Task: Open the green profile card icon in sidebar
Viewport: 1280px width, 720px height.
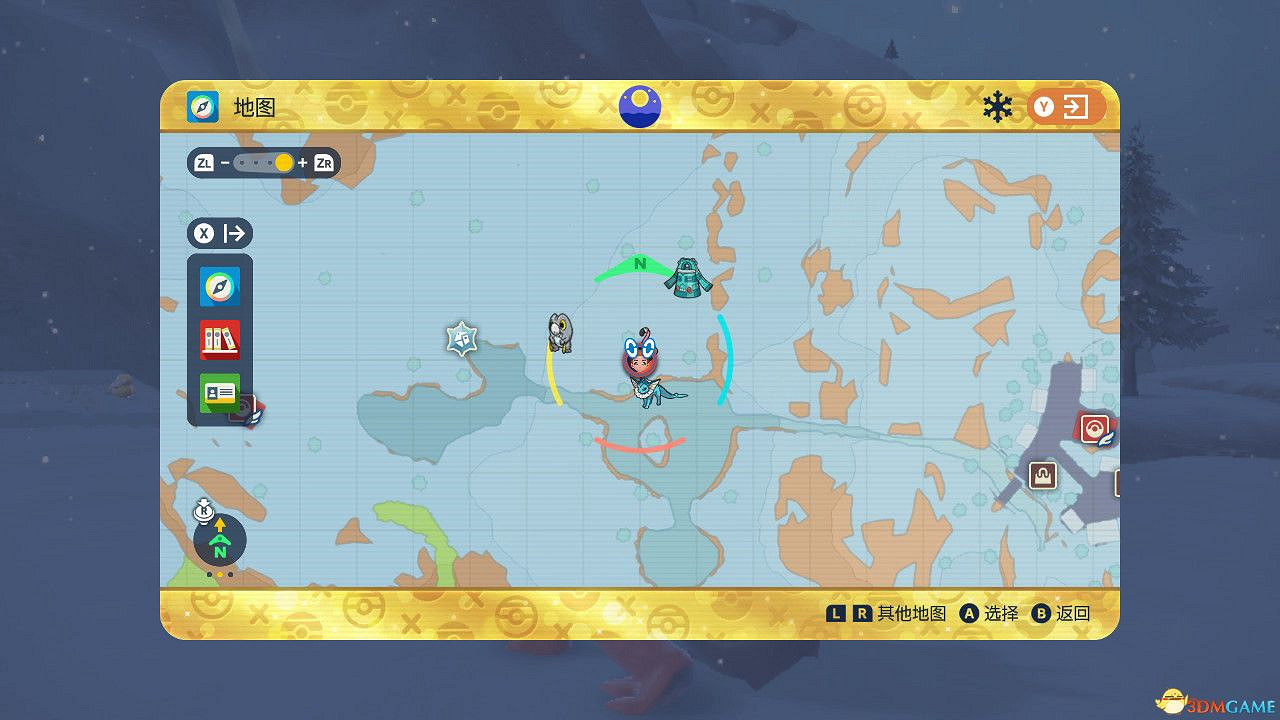Action: pyautogui.click(x=219, y=392)
